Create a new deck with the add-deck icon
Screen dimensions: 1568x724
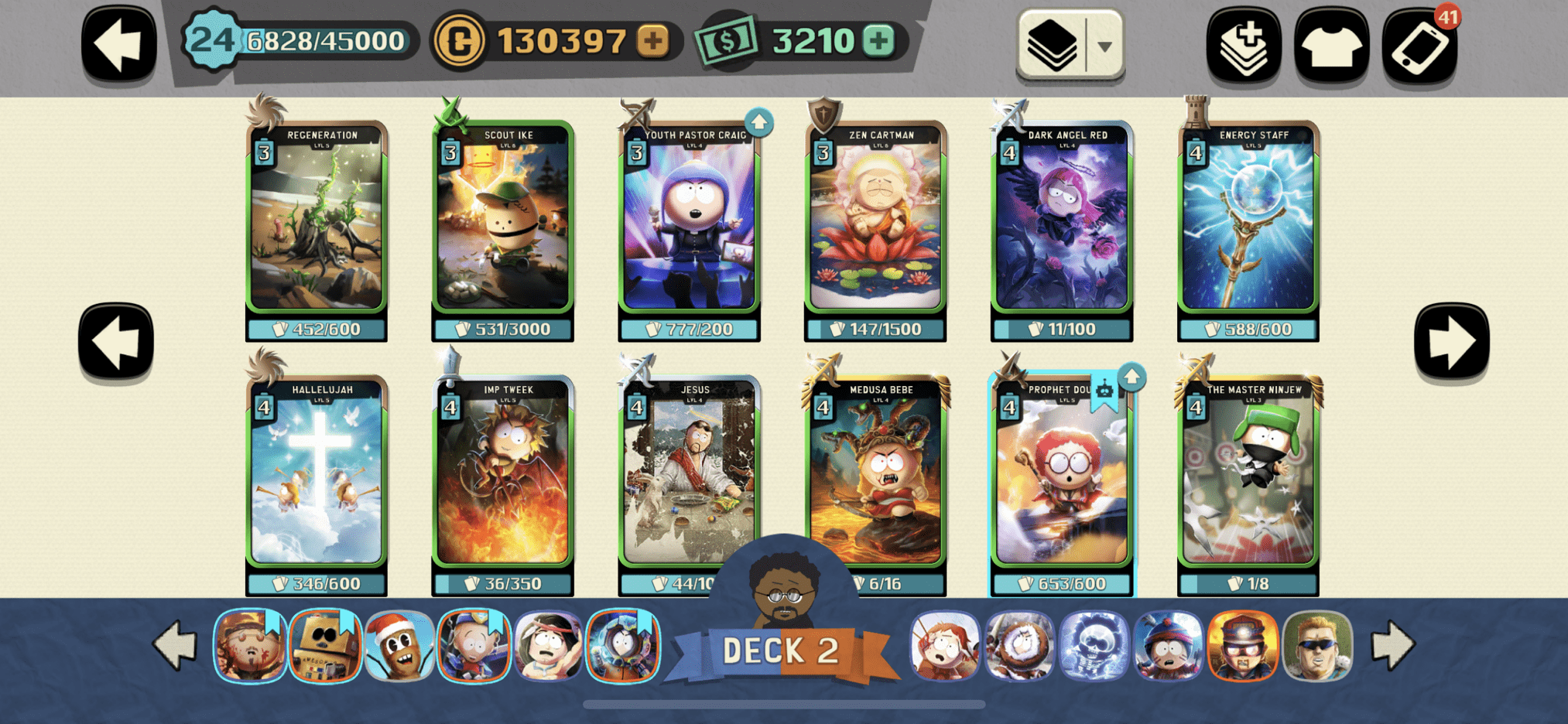pyautogui.click(x=1244, y=44)
